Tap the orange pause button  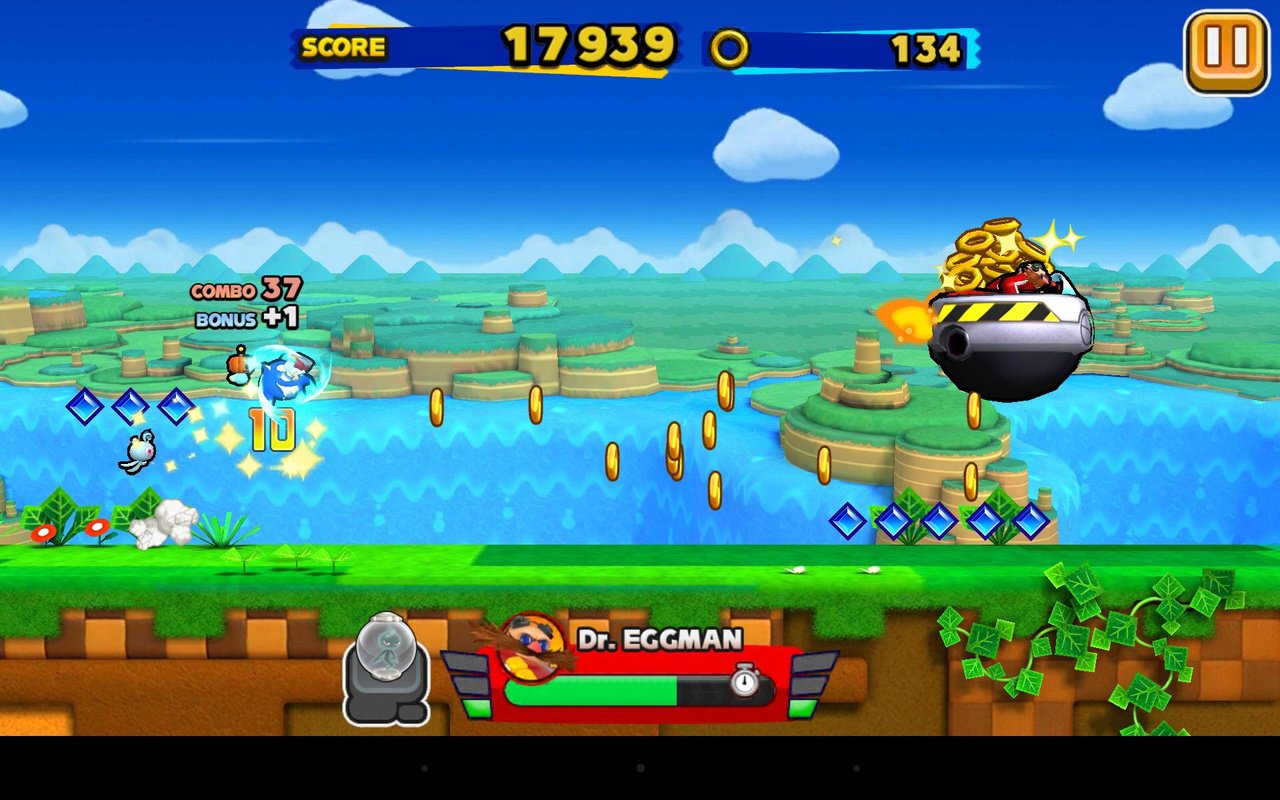point(1226,45)
